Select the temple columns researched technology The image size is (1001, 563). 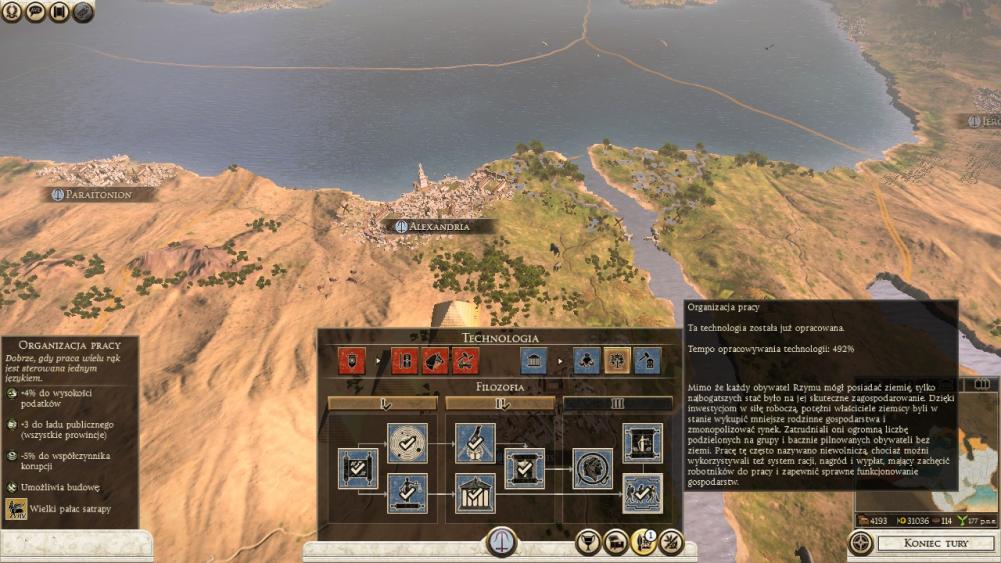tap(475, 493)
